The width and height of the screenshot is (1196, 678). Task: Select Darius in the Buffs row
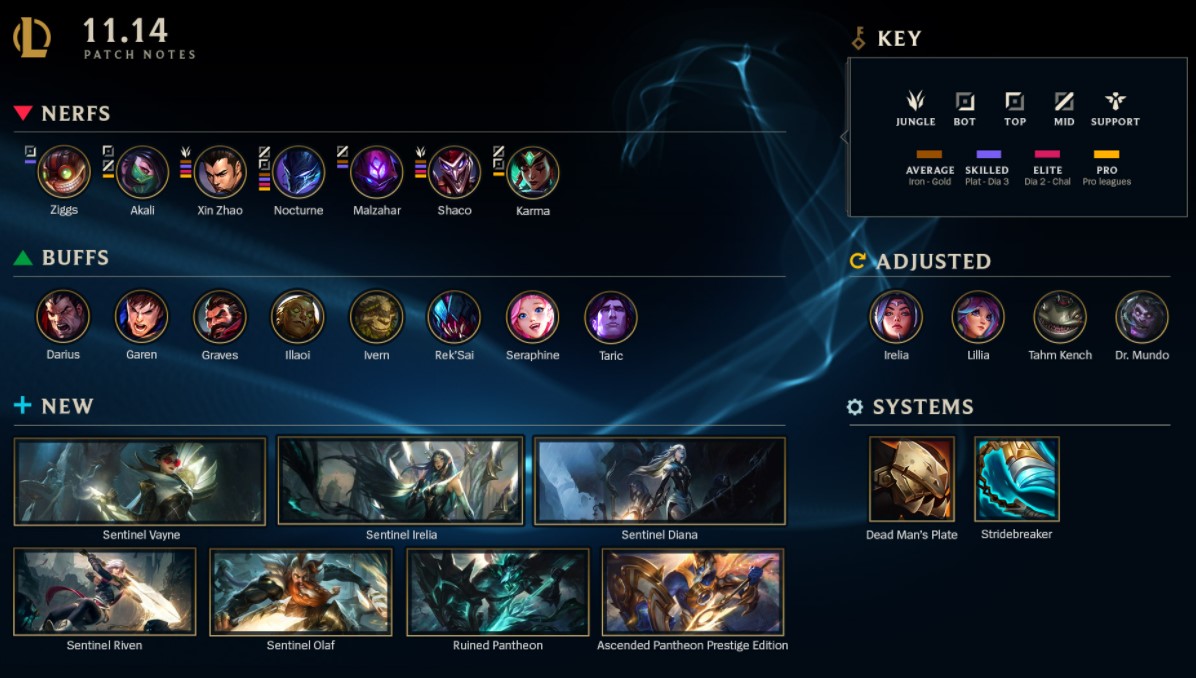point(63,317)
